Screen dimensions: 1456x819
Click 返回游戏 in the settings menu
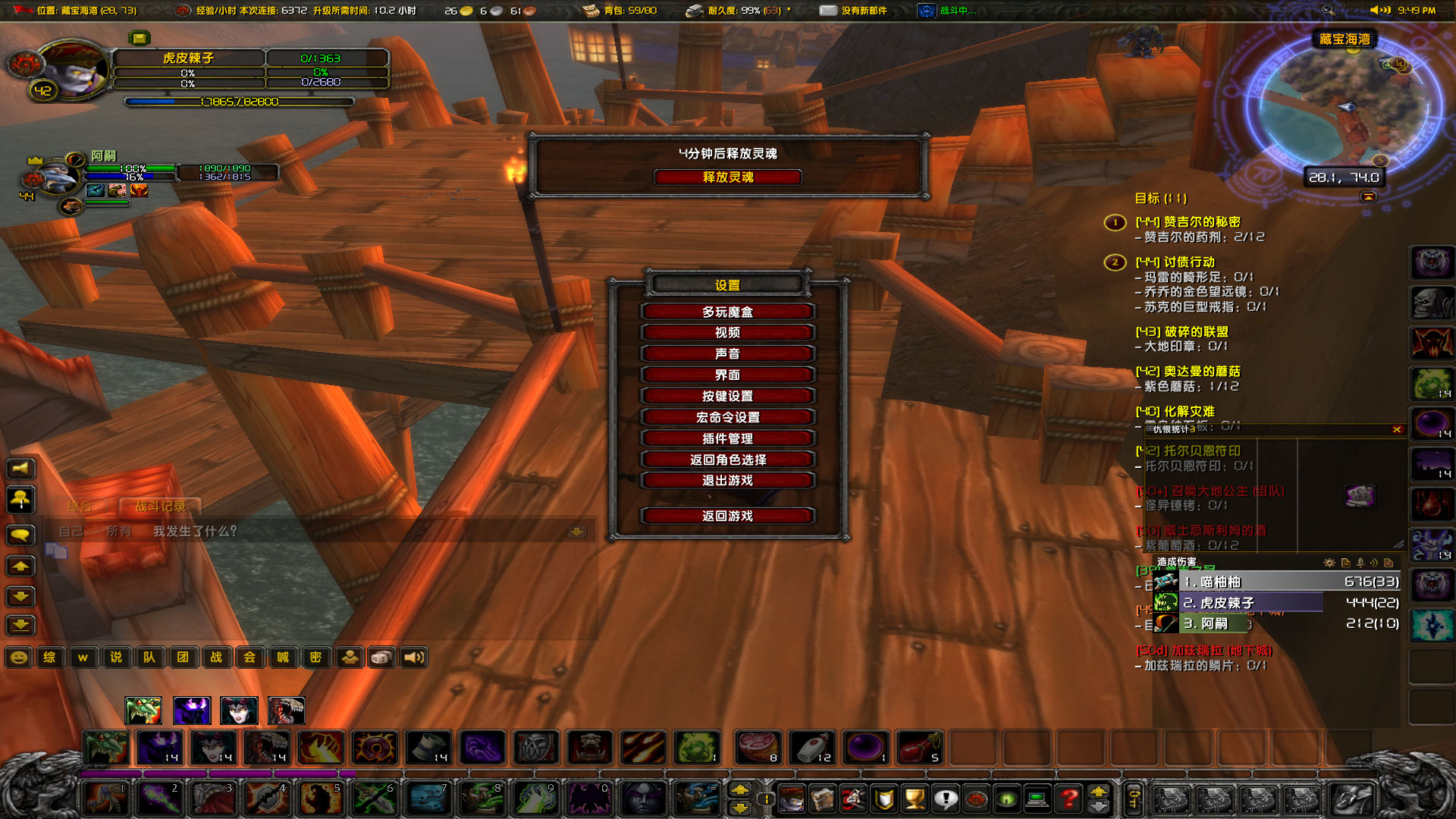click(726, 516)
